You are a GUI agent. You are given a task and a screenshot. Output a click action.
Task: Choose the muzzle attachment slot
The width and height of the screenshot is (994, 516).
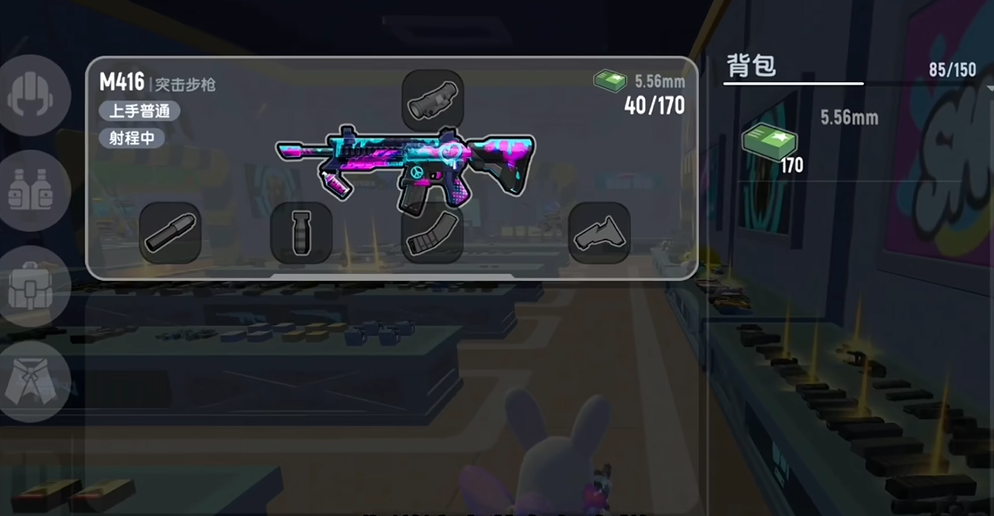[x=170, y=233]
